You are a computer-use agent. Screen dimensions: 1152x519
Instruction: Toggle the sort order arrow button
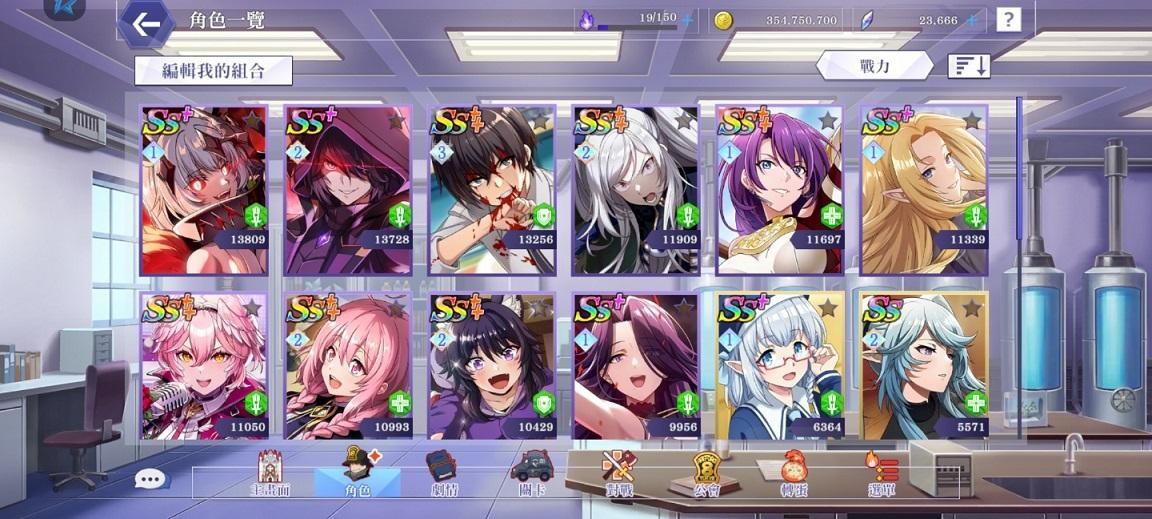pos(968,66)
